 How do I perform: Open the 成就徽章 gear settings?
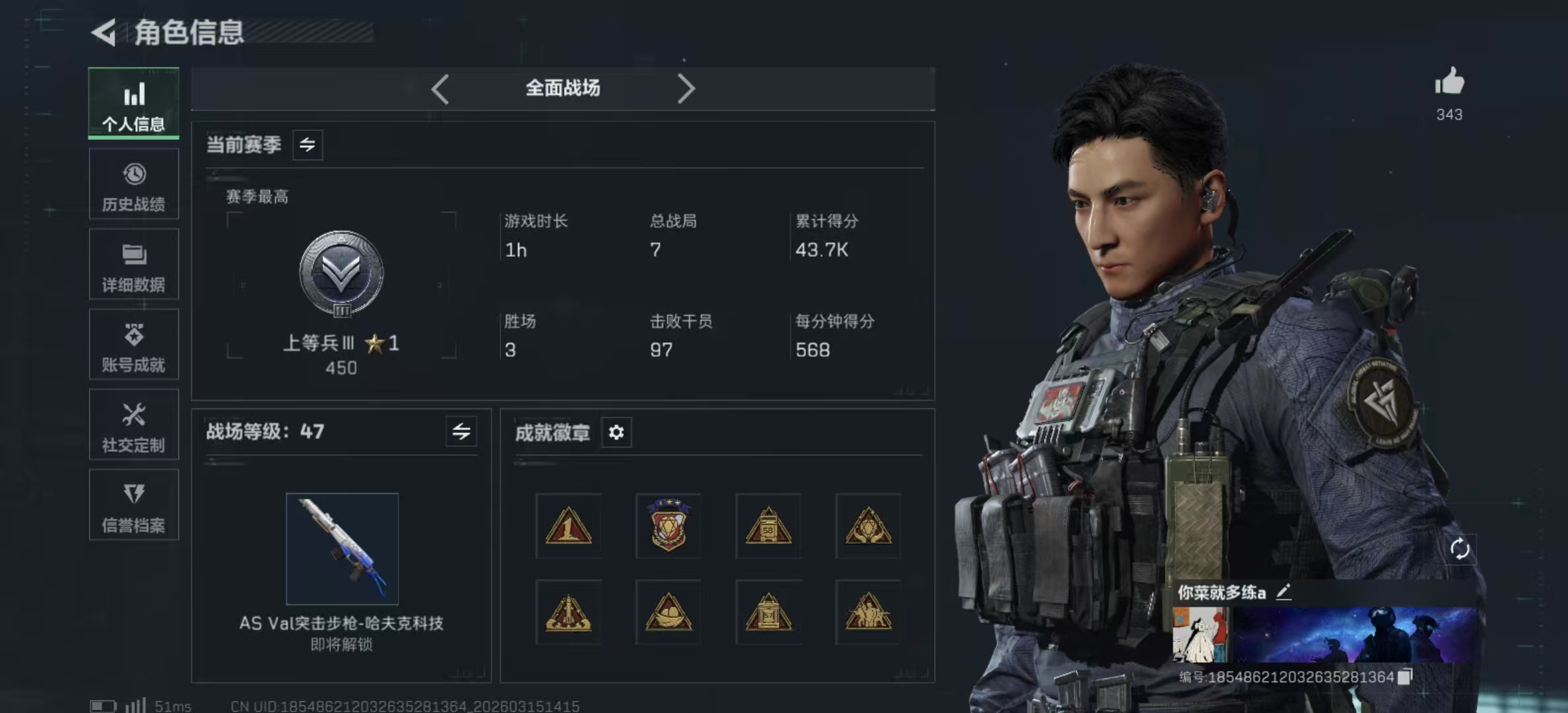[x=616, y=432]
